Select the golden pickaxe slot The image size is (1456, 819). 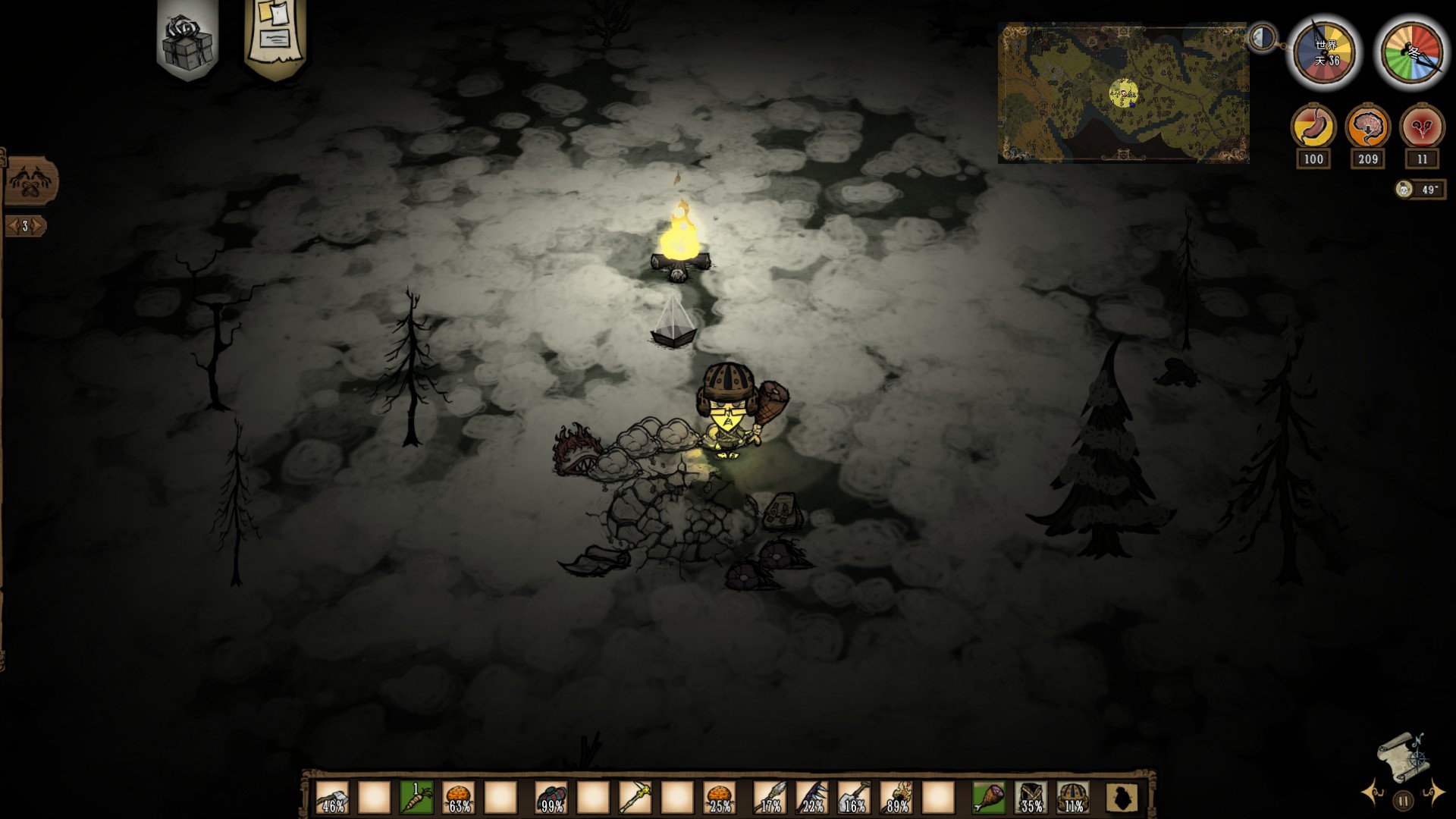click(635, 798)
